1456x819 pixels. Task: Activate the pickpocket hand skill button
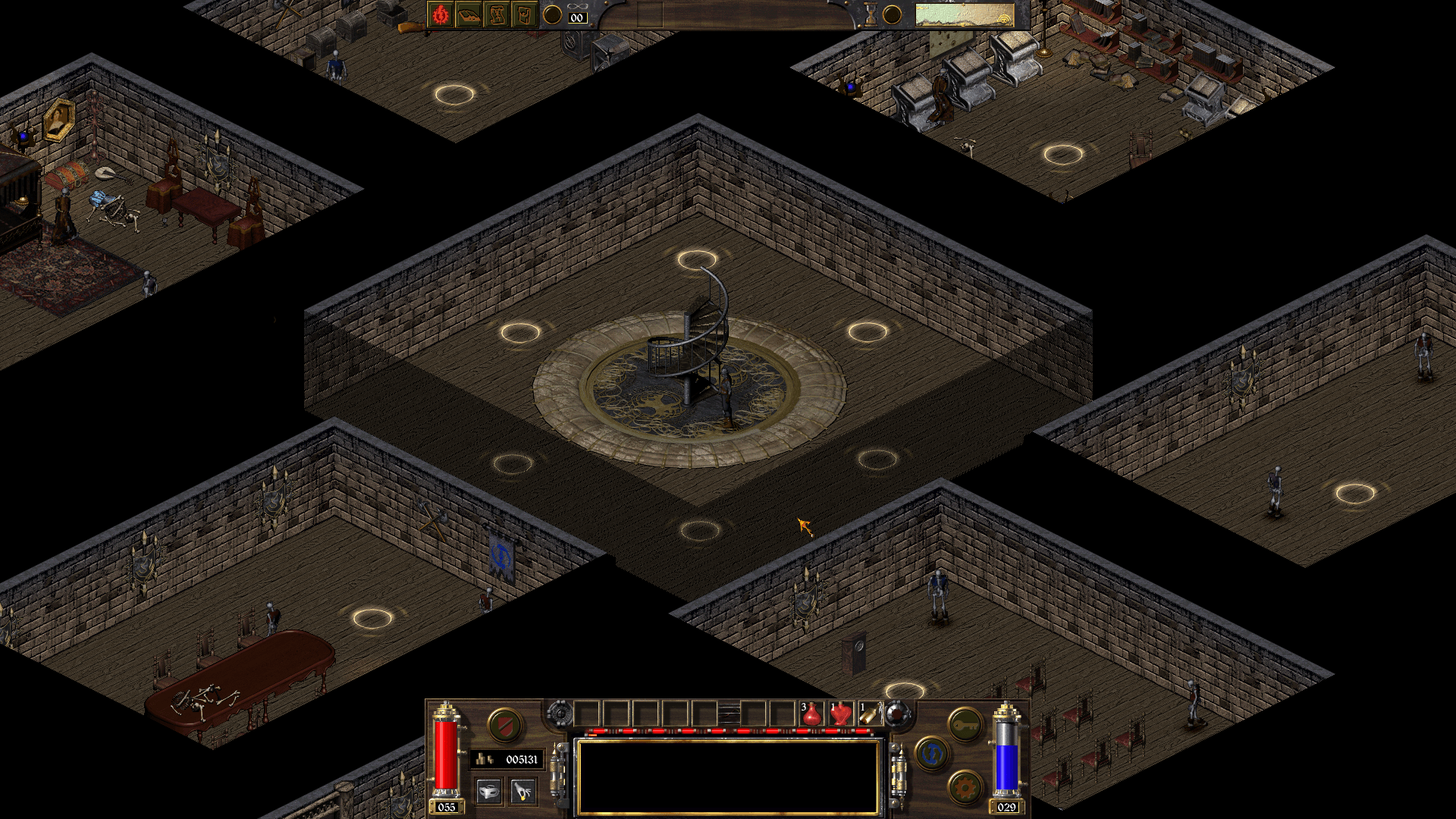(x=522, y=792)
